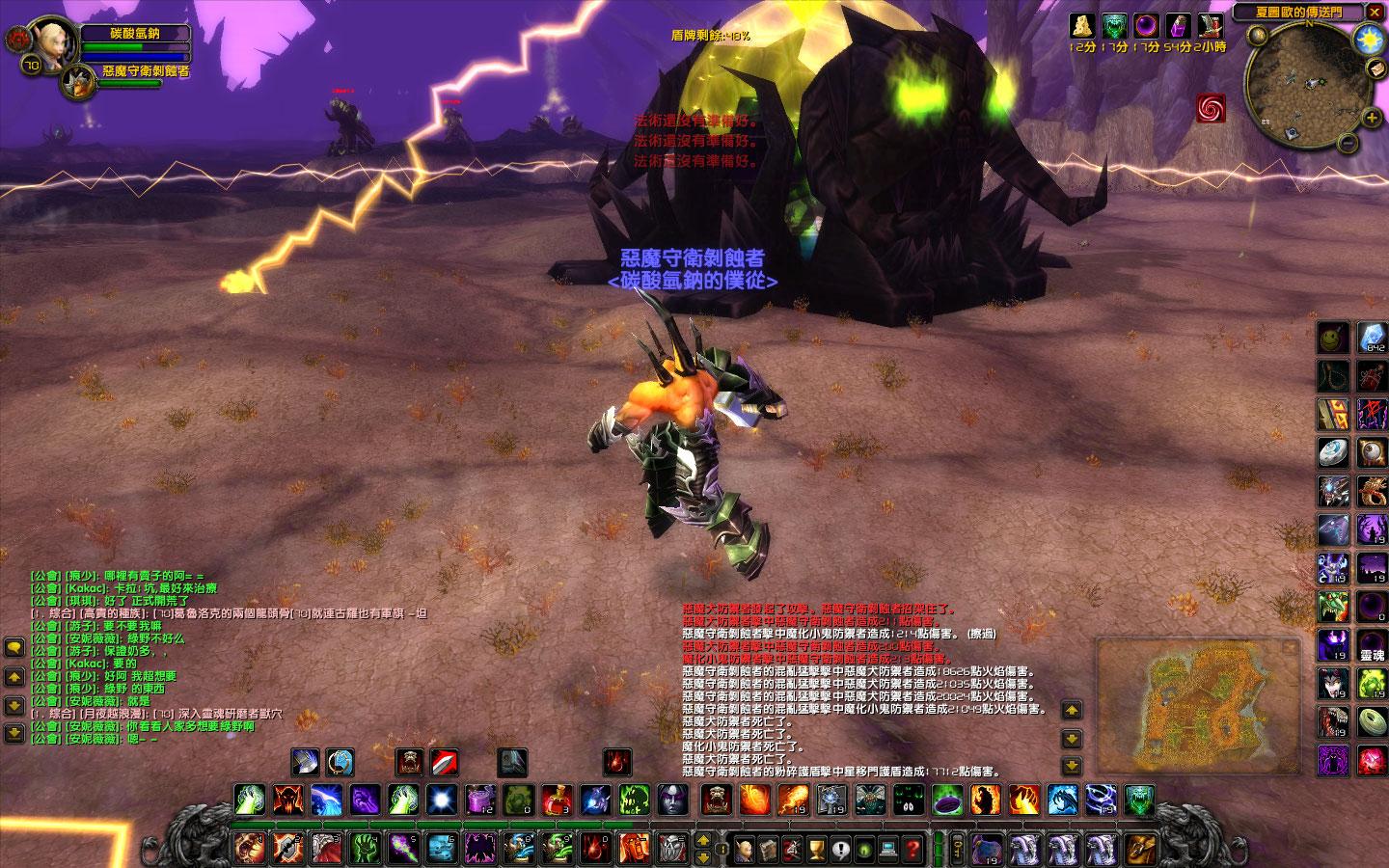Zoom out on the minimap
The height and width of the screenshot is (868, 1389).
1348,144
